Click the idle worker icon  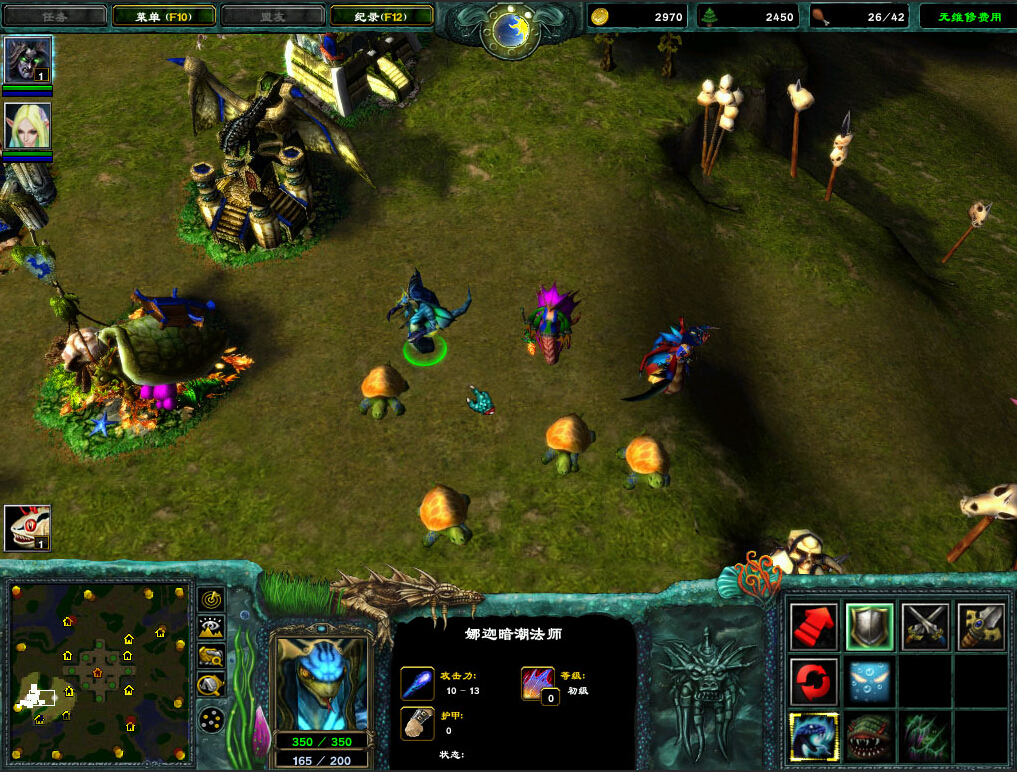point(27,527)
